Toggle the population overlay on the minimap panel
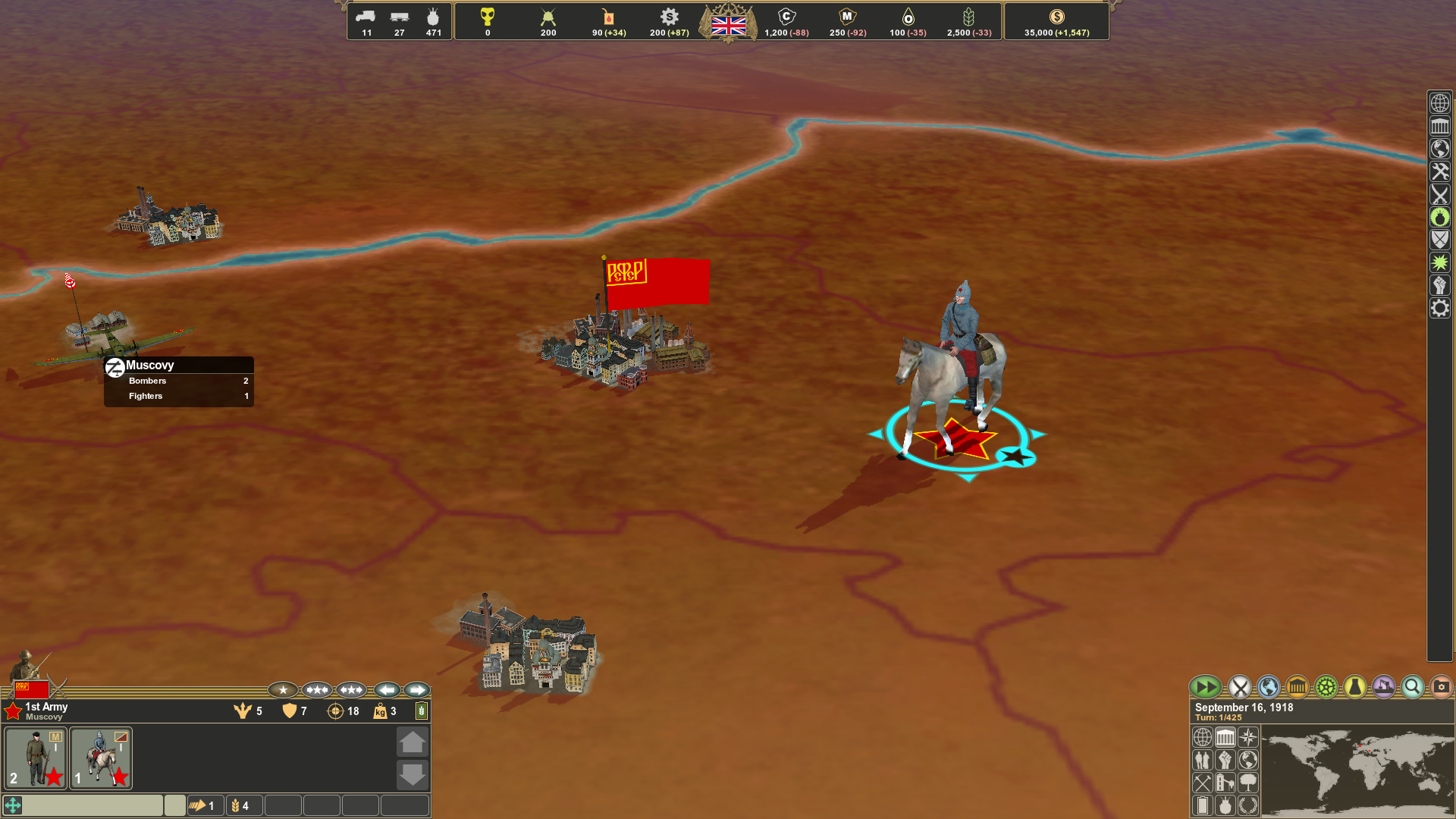 click(x=1203, y=761)
